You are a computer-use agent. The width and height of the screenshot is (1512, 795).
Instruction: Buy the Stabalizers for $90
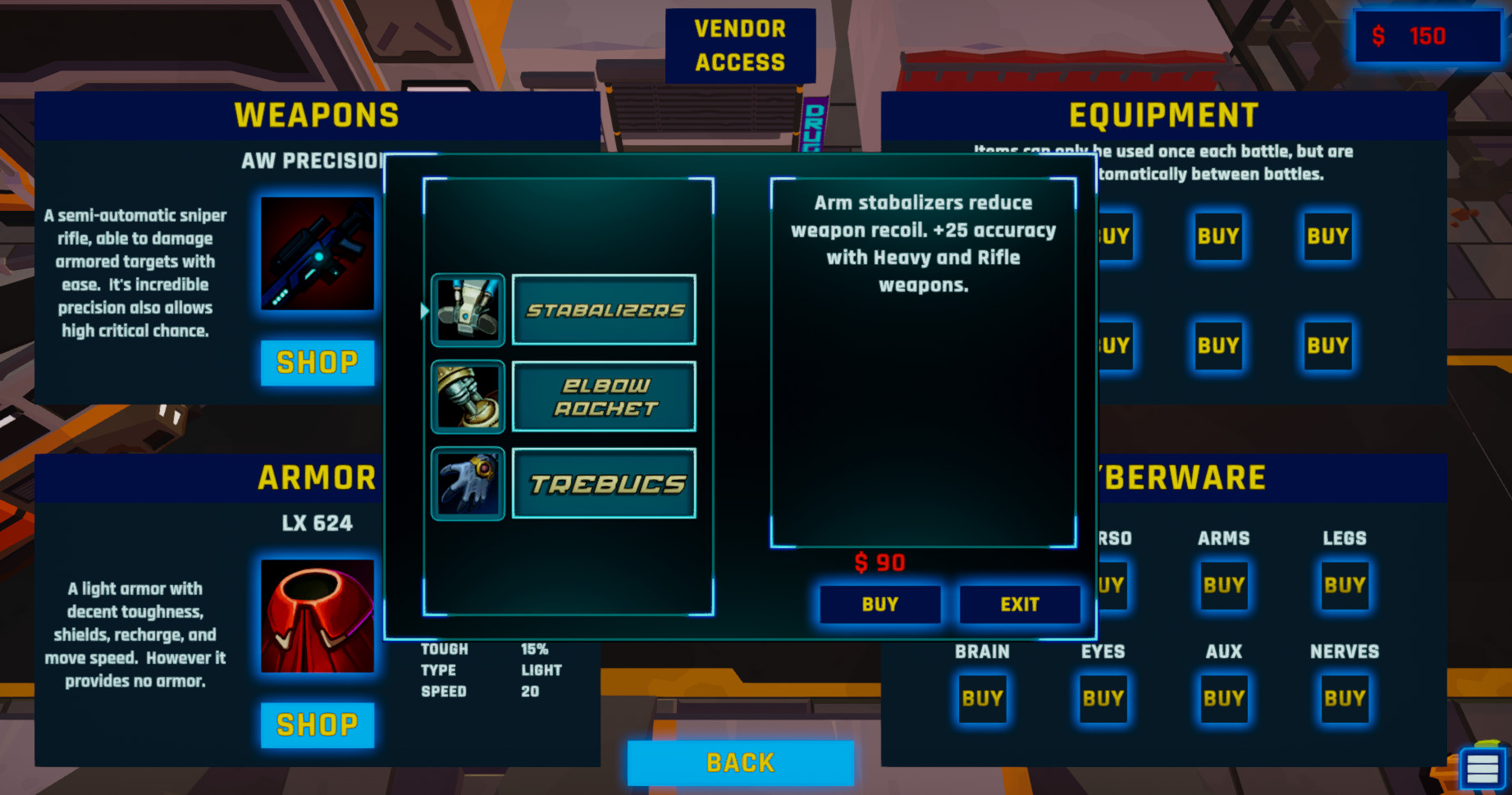coord(879,605)
